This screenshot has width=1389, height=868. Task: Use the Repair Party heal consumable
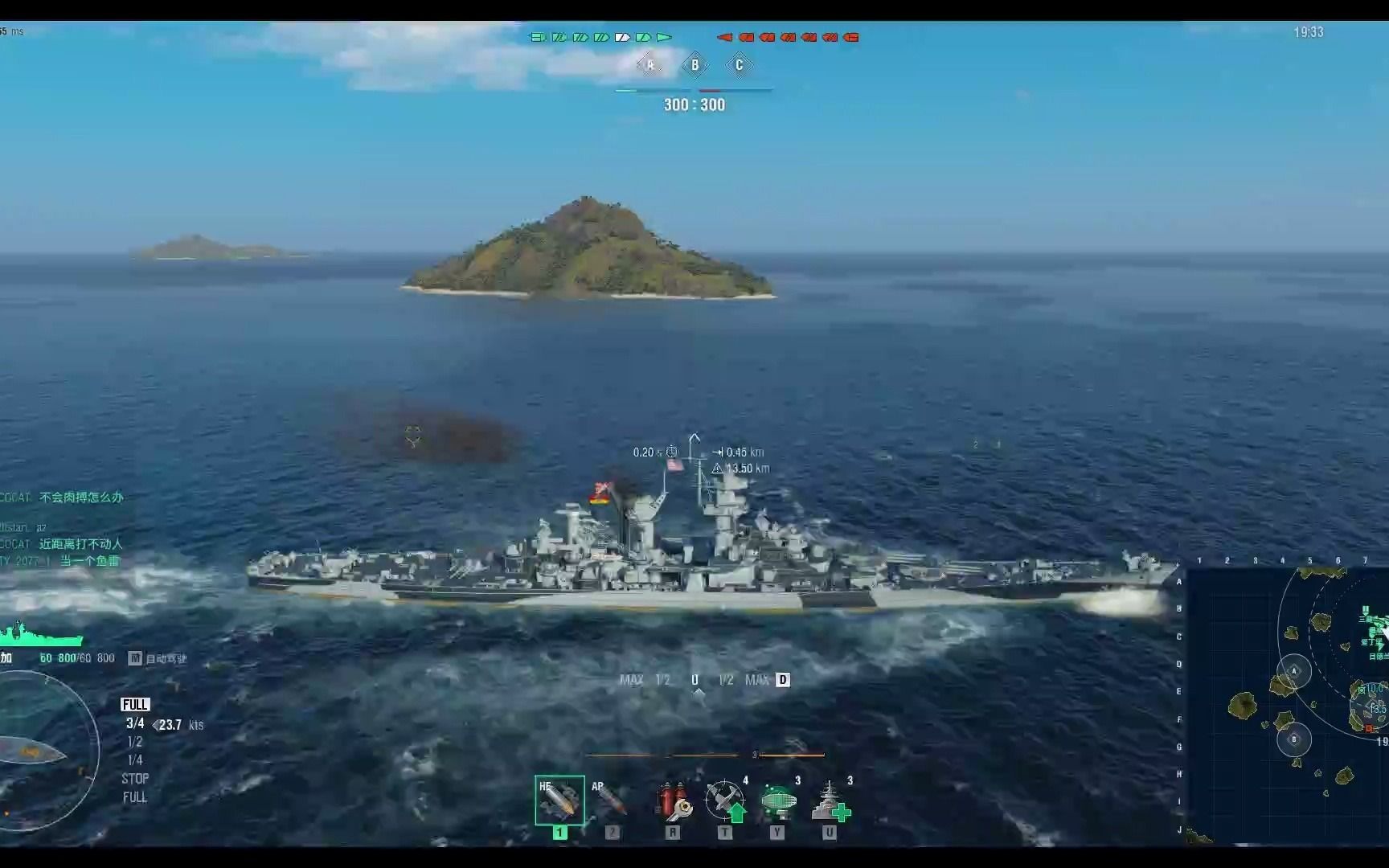point(830,800)
